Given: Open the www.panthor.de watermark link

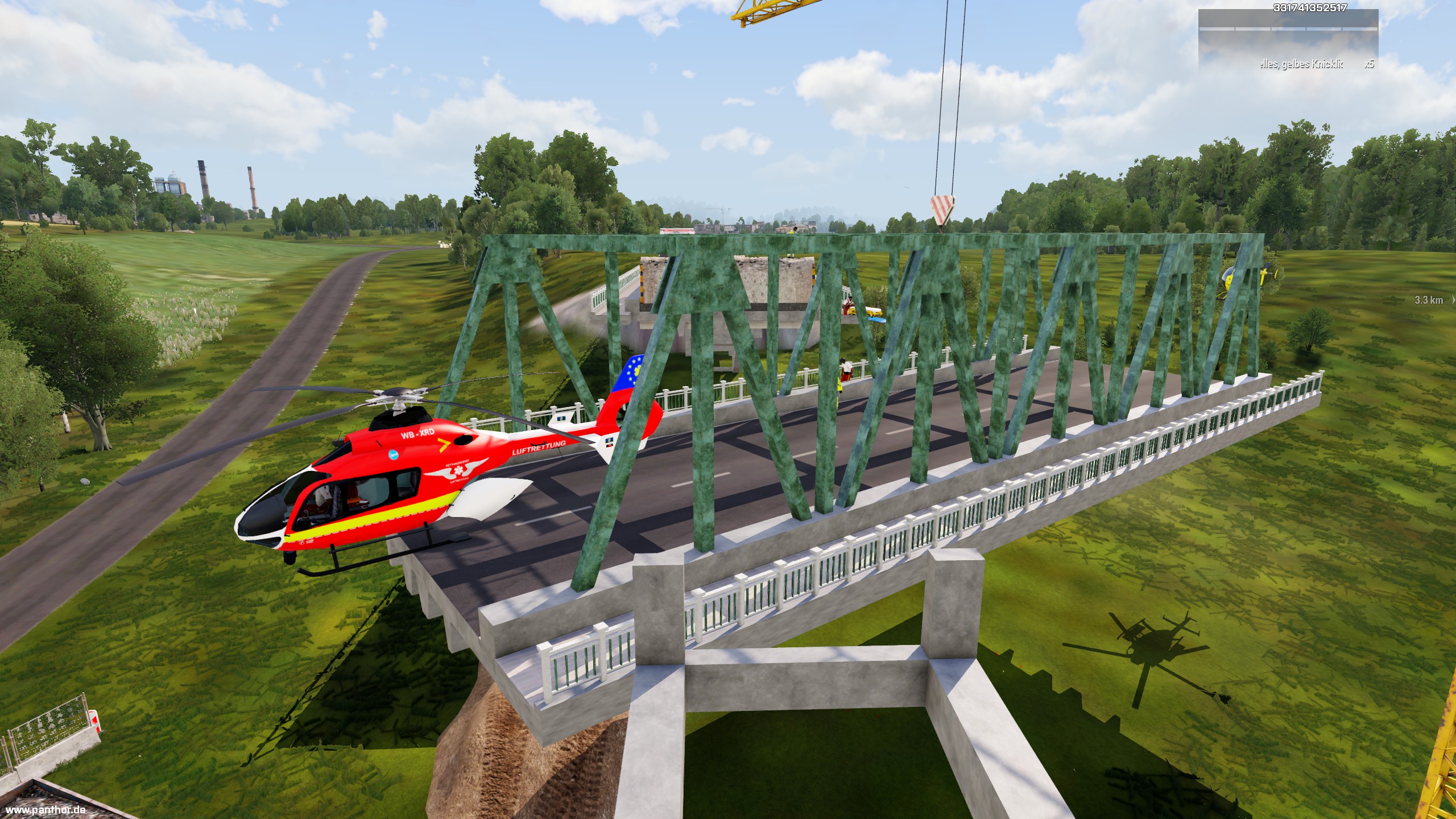Looking at the screenshot, I should (45, 810).
